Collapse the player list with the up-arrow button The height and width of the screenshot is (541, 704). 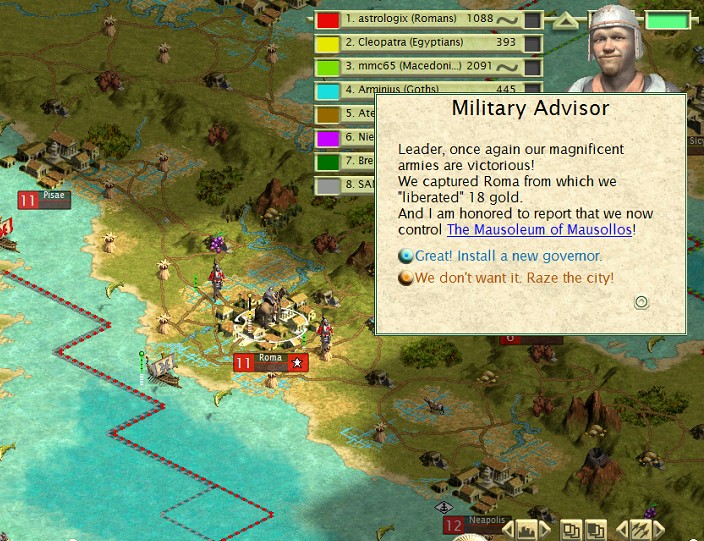tap(565, 20)
